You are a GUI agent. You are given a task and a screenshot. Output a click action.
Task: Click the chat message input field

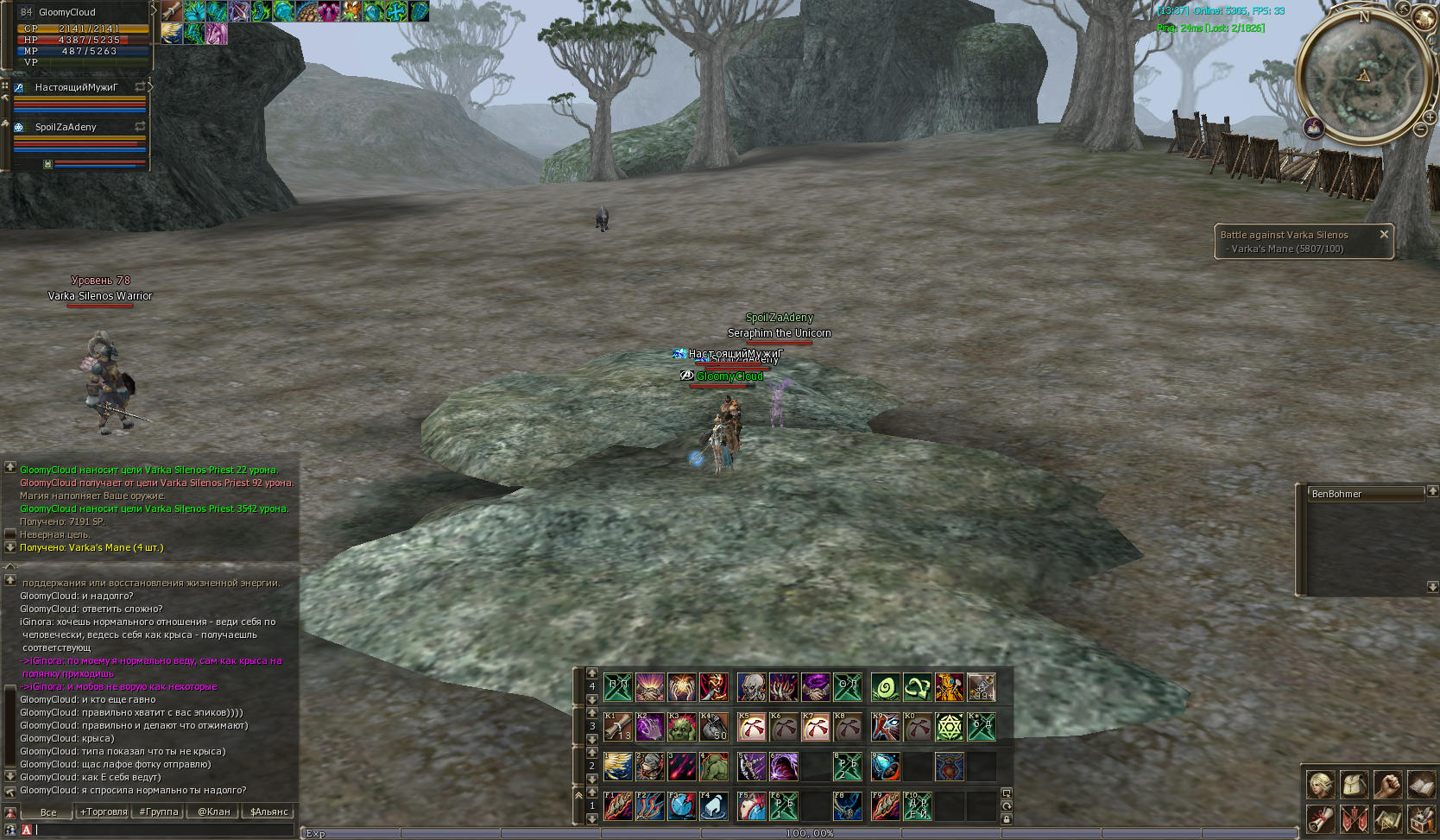coord(164,830)
